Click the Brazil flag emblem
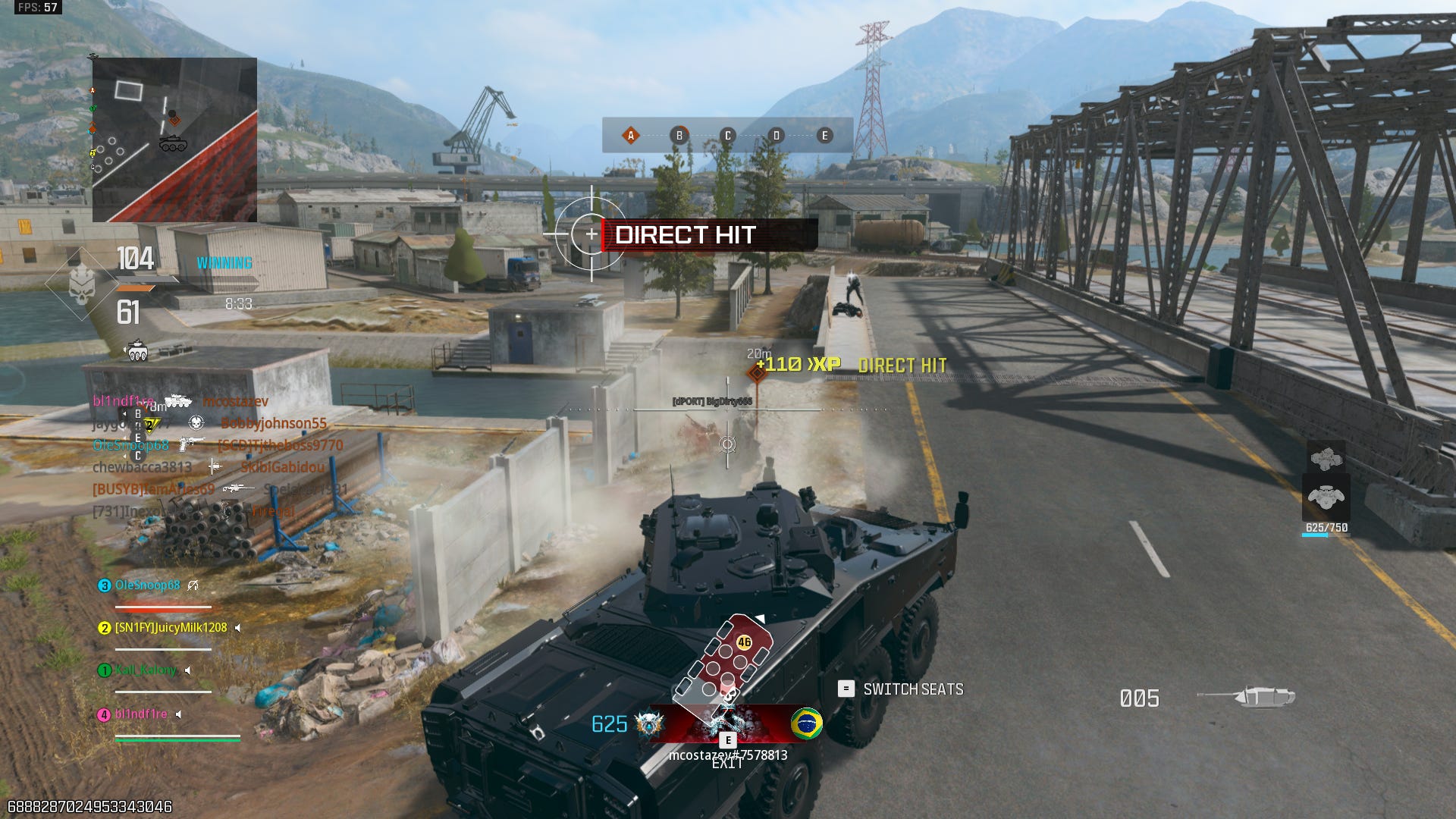 point(806,723)
